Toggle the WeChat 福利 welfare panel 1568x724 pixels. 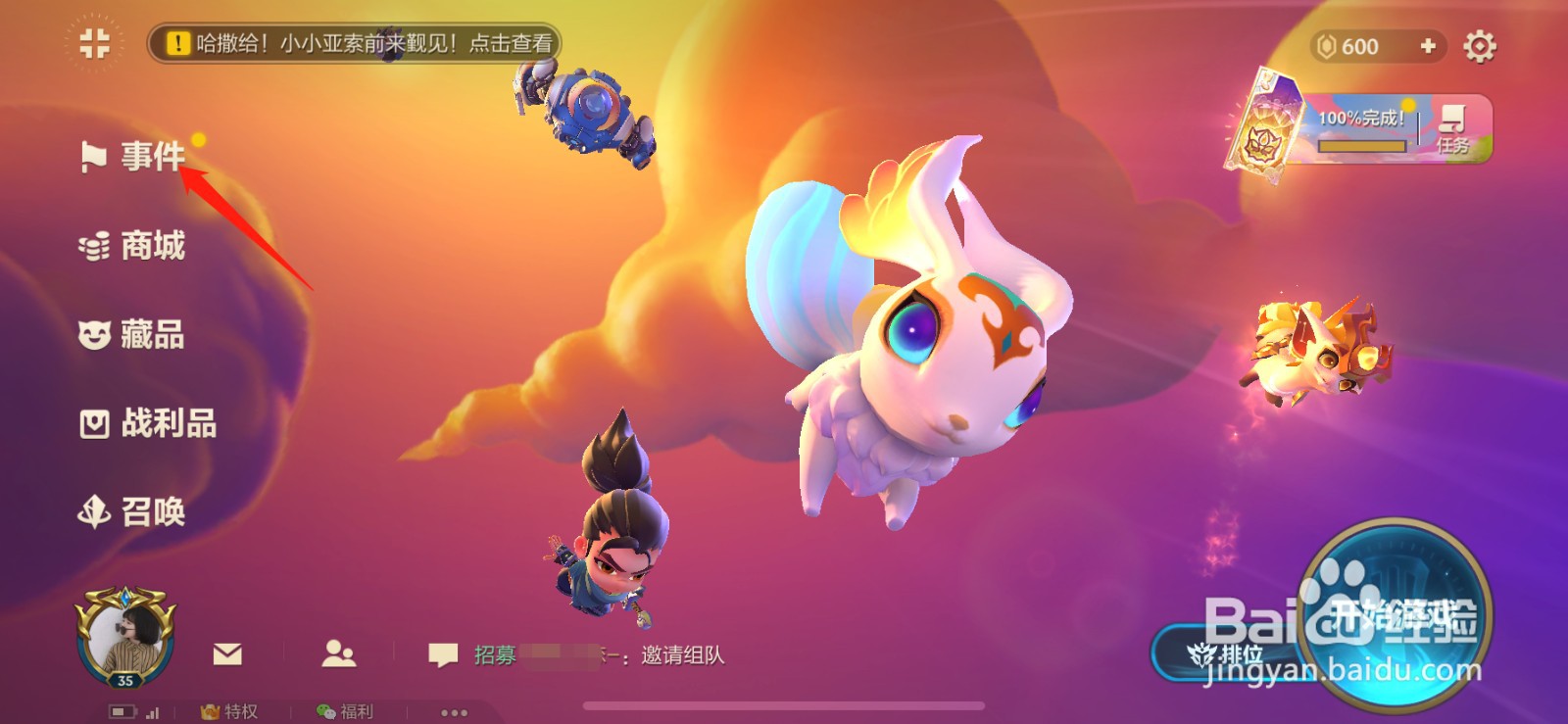[x=343, y=712]
